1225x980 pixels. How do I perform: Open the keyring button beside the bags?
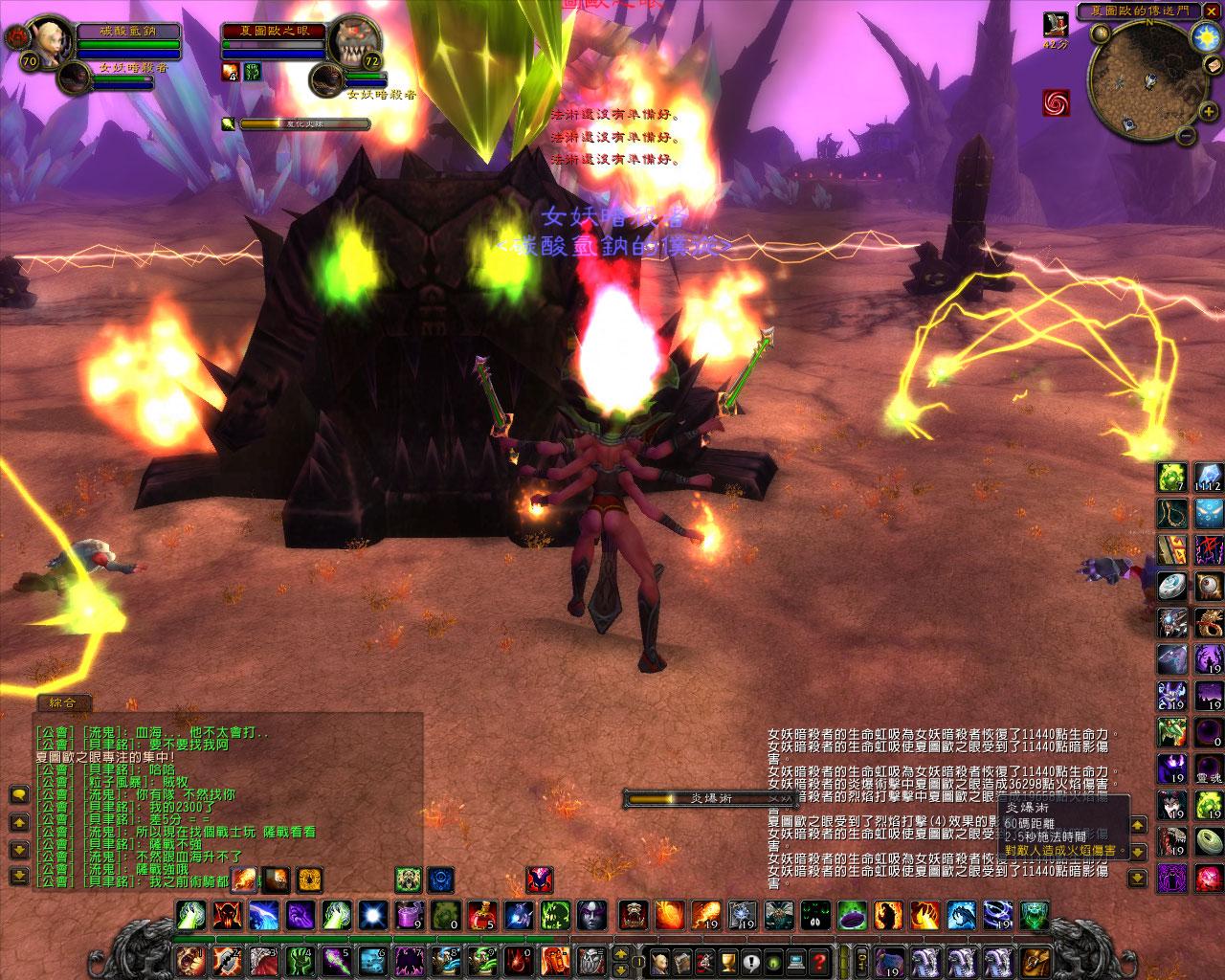861,960
